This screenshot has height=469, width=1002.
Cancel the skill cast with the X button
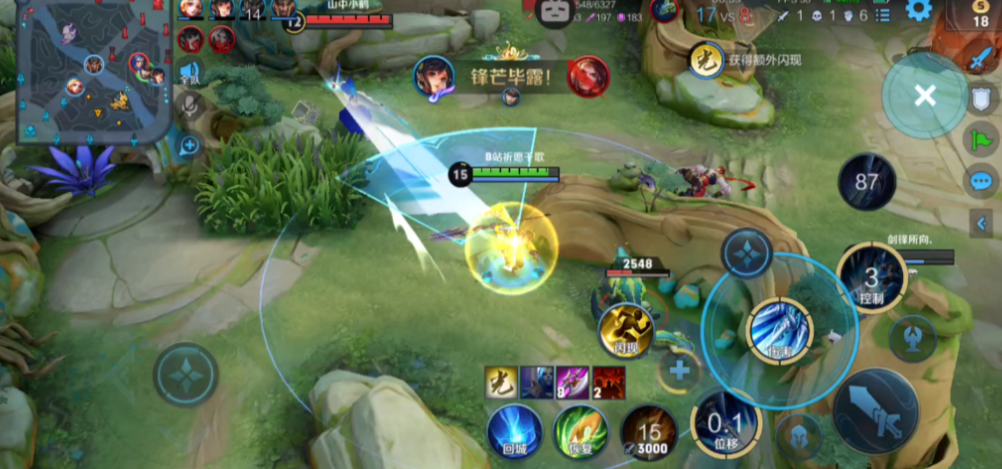pyautogui.click(x=925, y=96)
